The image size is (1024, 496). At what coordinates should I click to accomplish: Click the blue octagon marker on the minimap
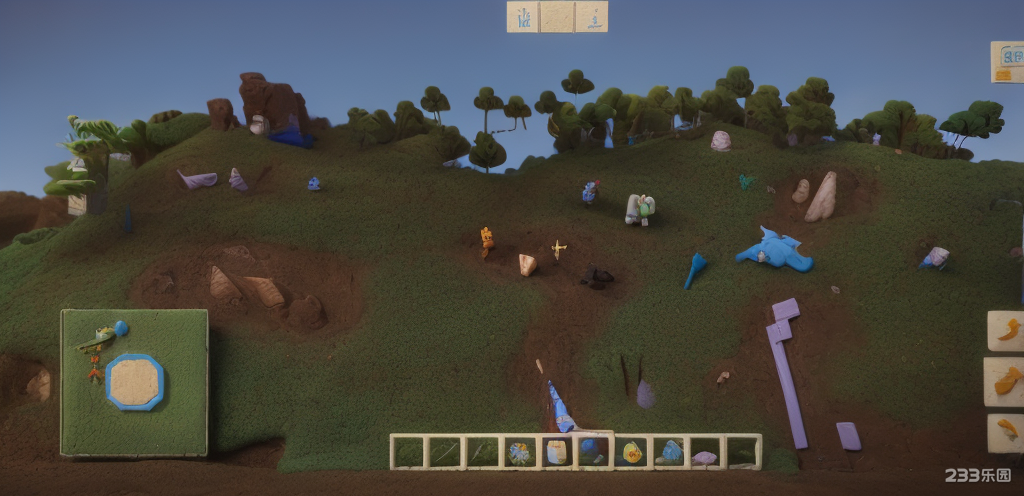(x=134, y=381)
